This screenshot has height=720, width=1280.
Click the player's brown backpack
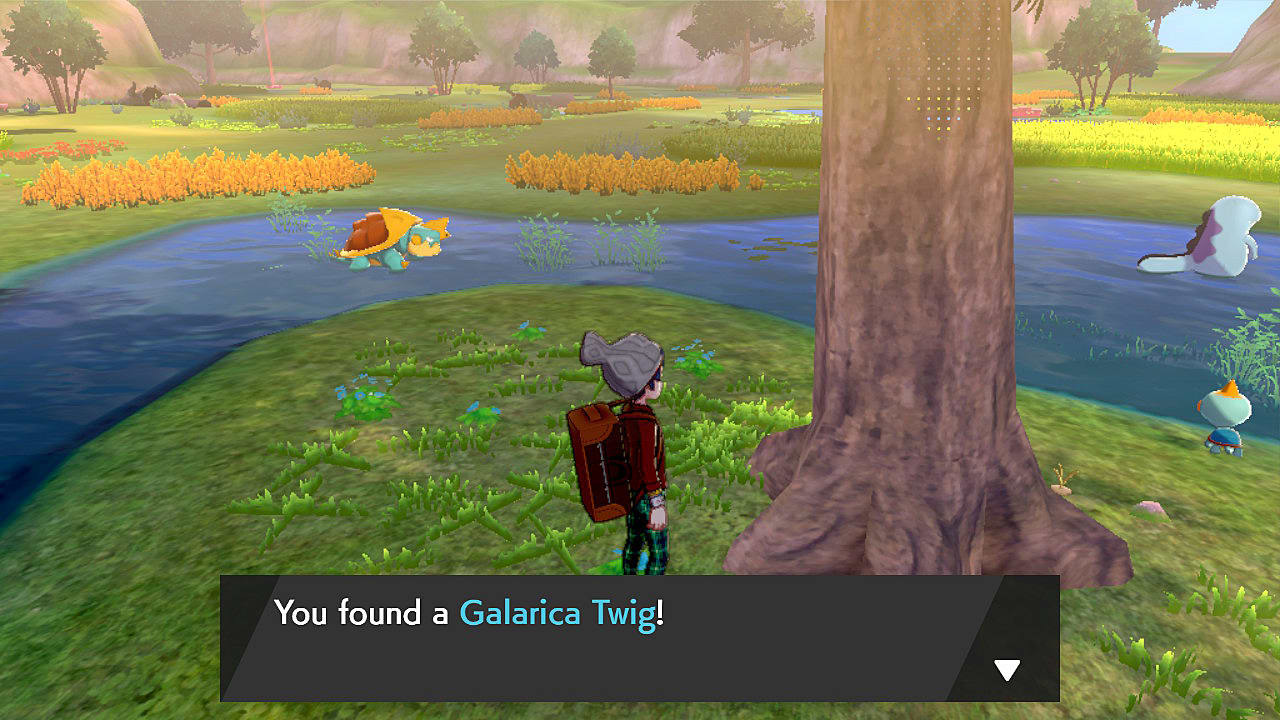coord(598,460)
